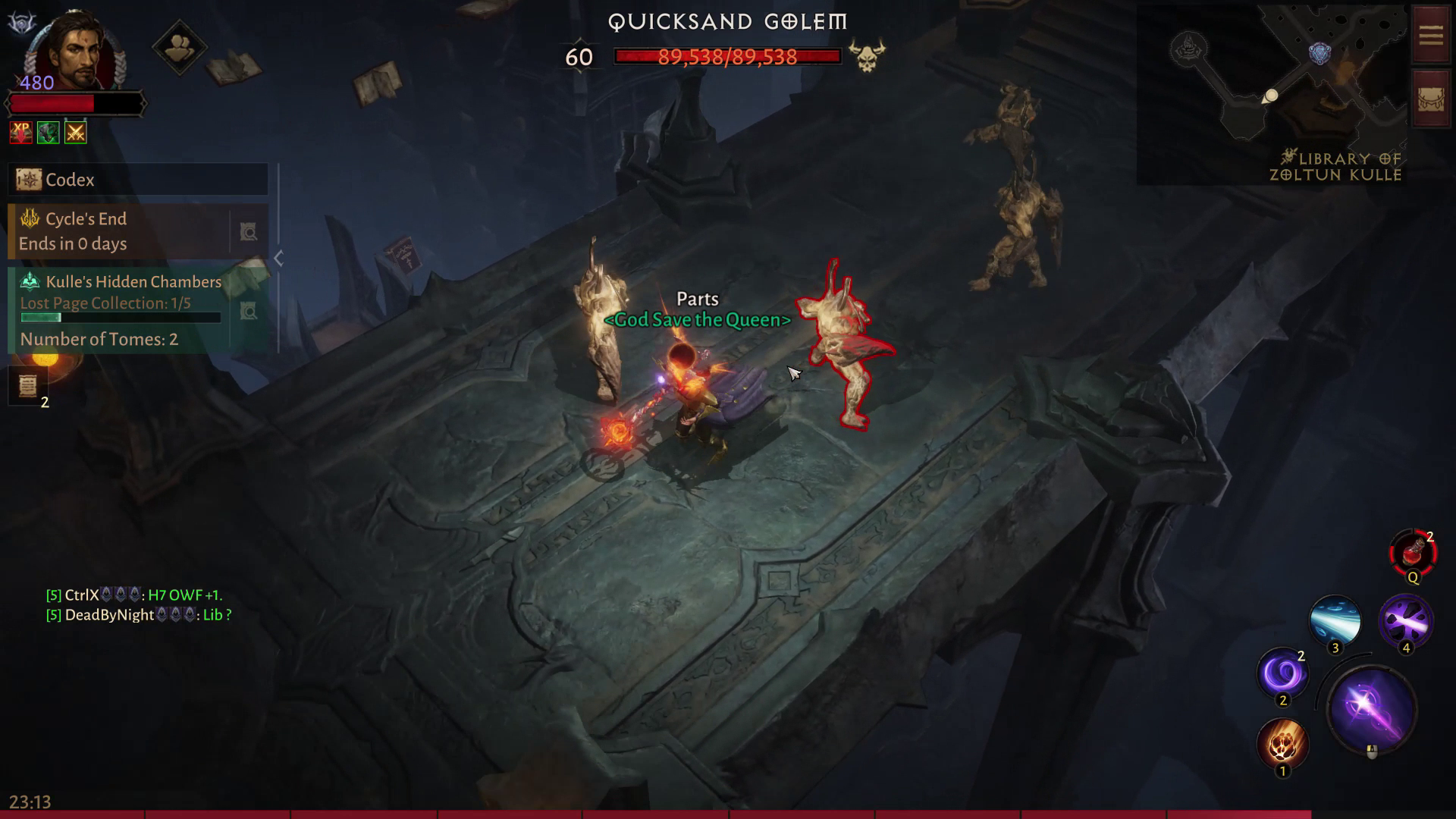
Task: Open the tome scroll icon showing 2
Action: 28,385
